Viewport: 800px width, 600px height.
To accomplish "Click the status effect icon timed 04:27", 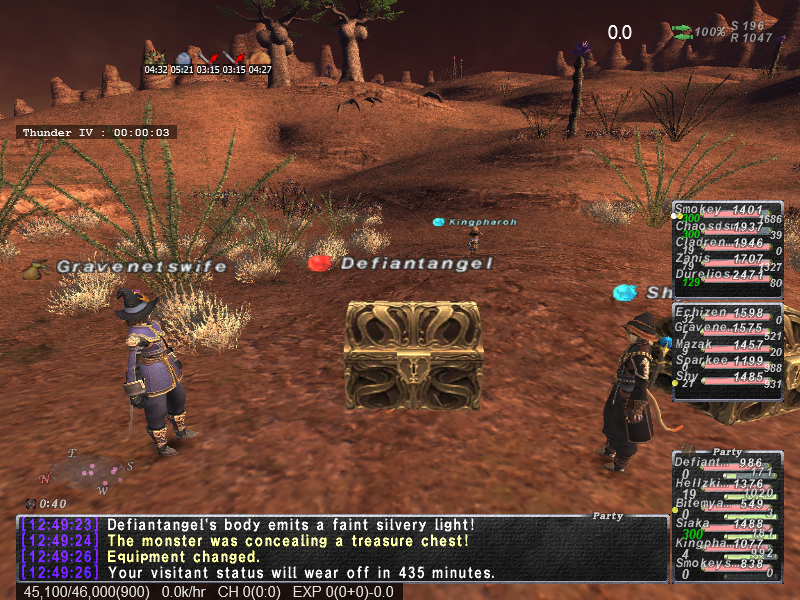I will tap(260, 57).
